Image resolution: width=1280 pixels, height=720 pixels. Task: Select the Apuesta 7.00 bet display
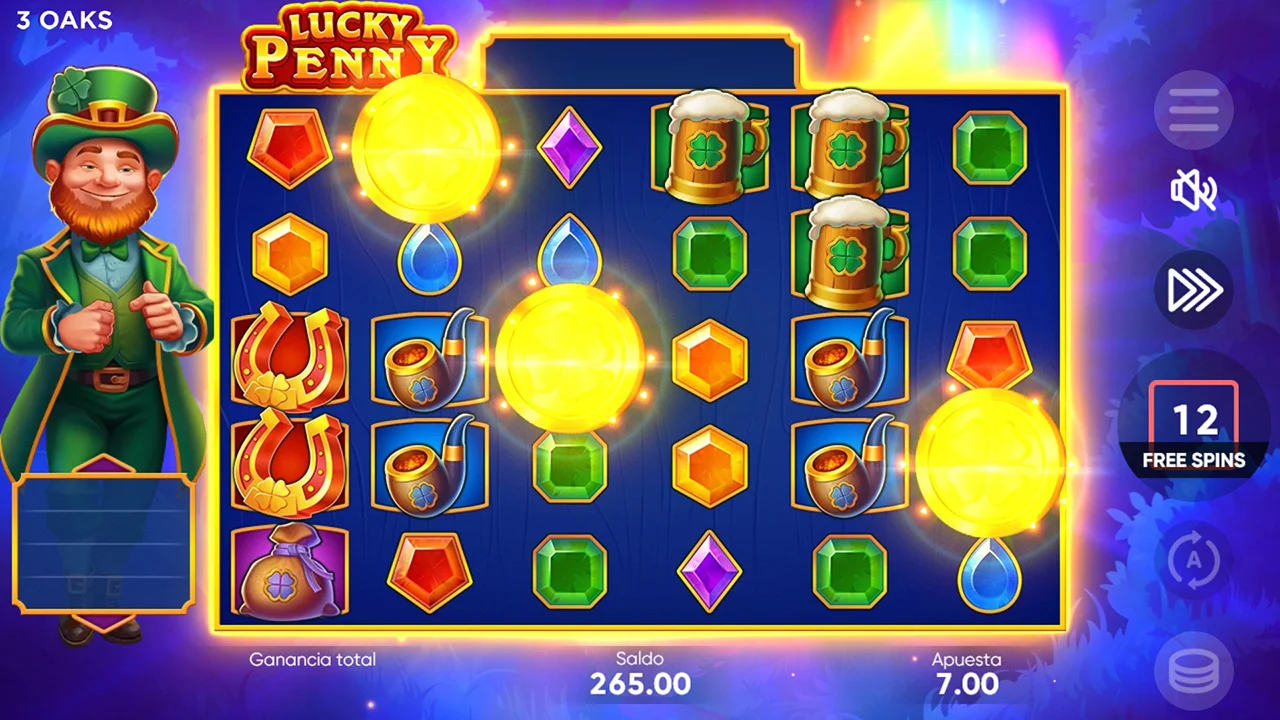[966, 674]
